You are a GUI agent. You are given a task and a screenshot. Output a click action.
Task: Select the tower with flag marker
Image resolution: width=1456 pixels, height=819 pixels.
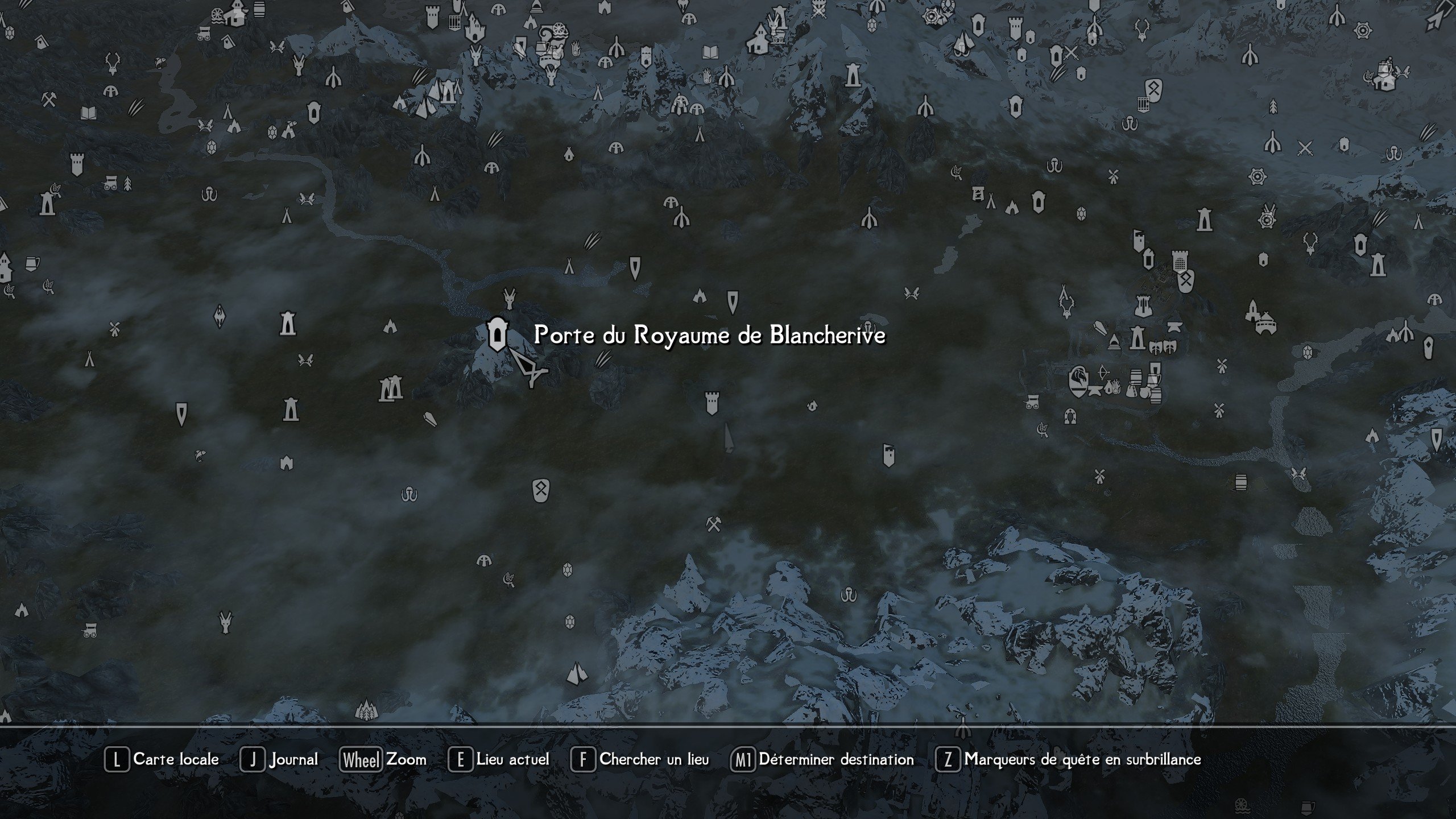[x=1138, y=240]
